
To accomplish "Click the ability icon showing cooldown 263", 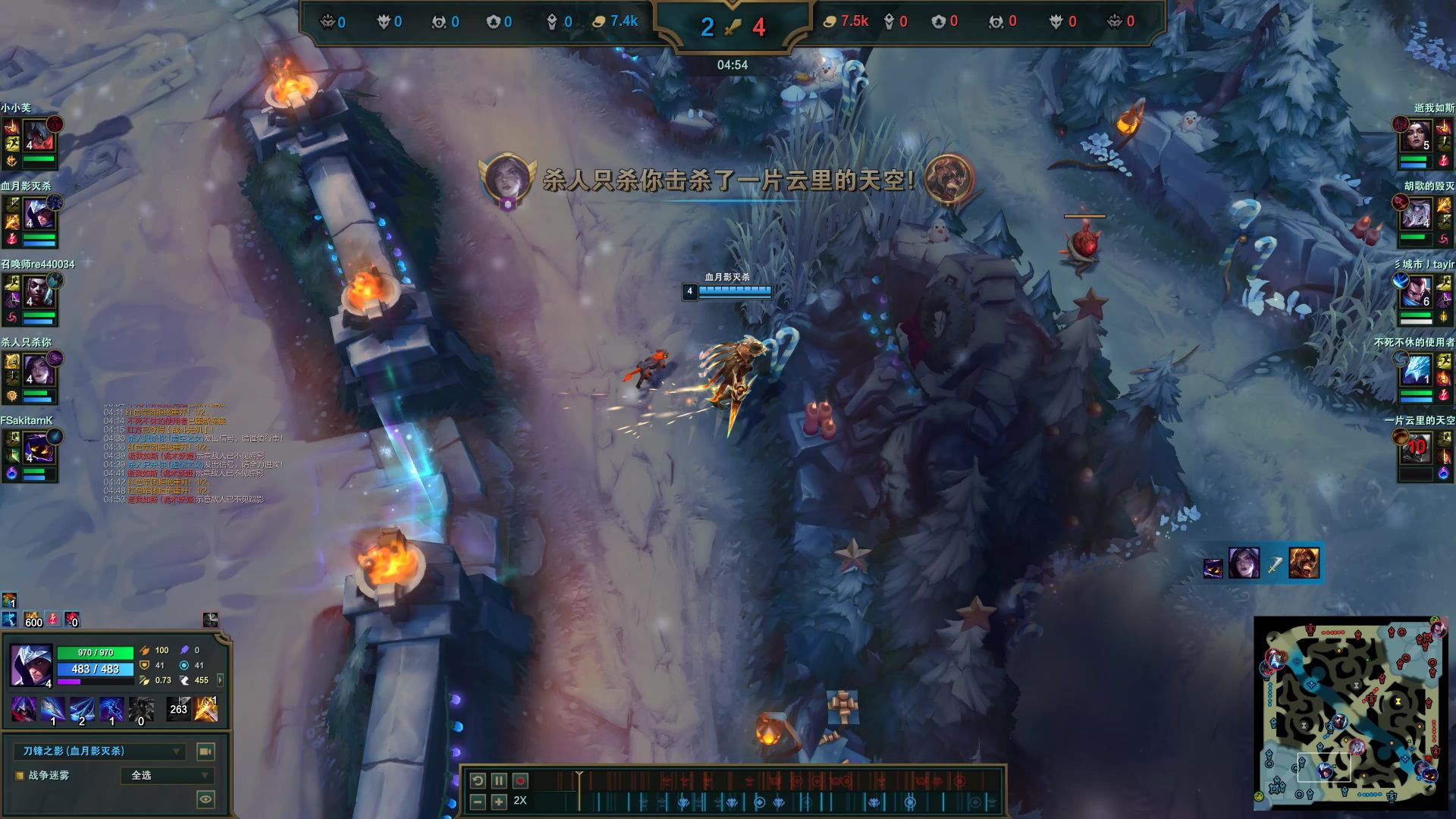I will coord(178,709).
